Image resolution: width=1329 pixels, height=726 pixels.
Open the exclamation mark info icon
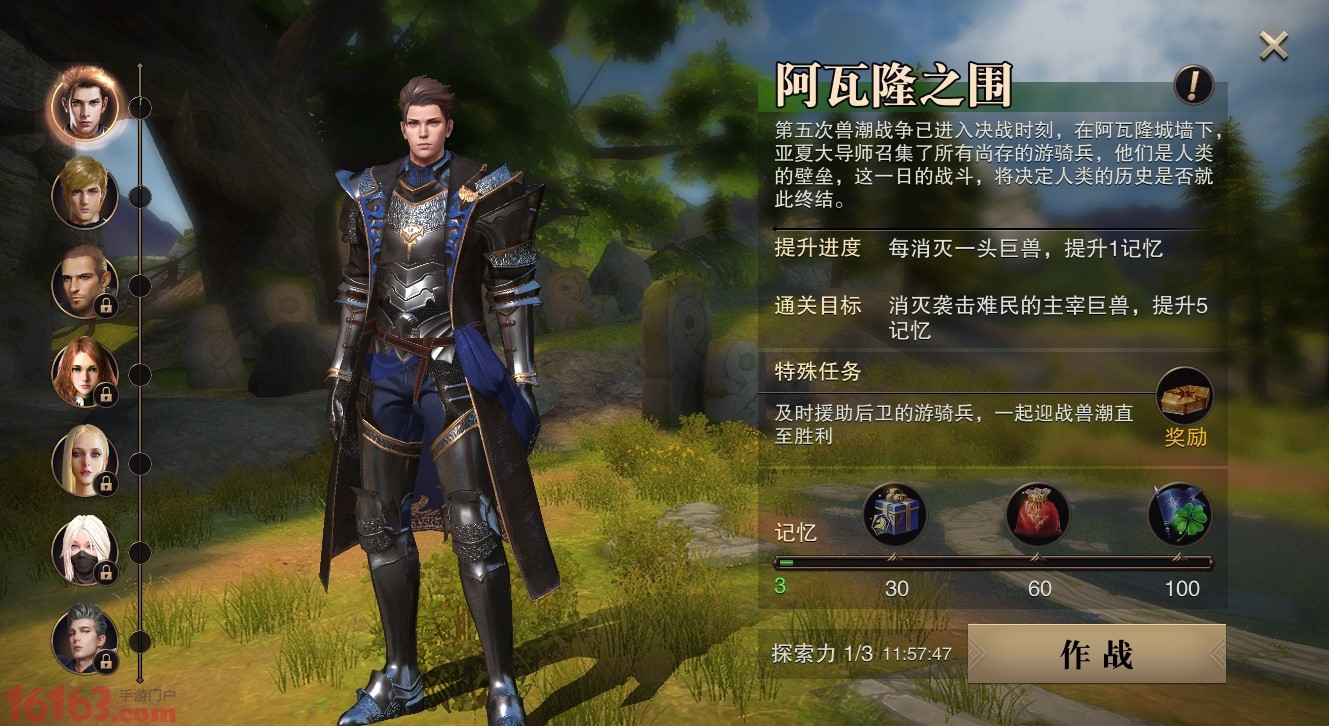(1193, 86)
